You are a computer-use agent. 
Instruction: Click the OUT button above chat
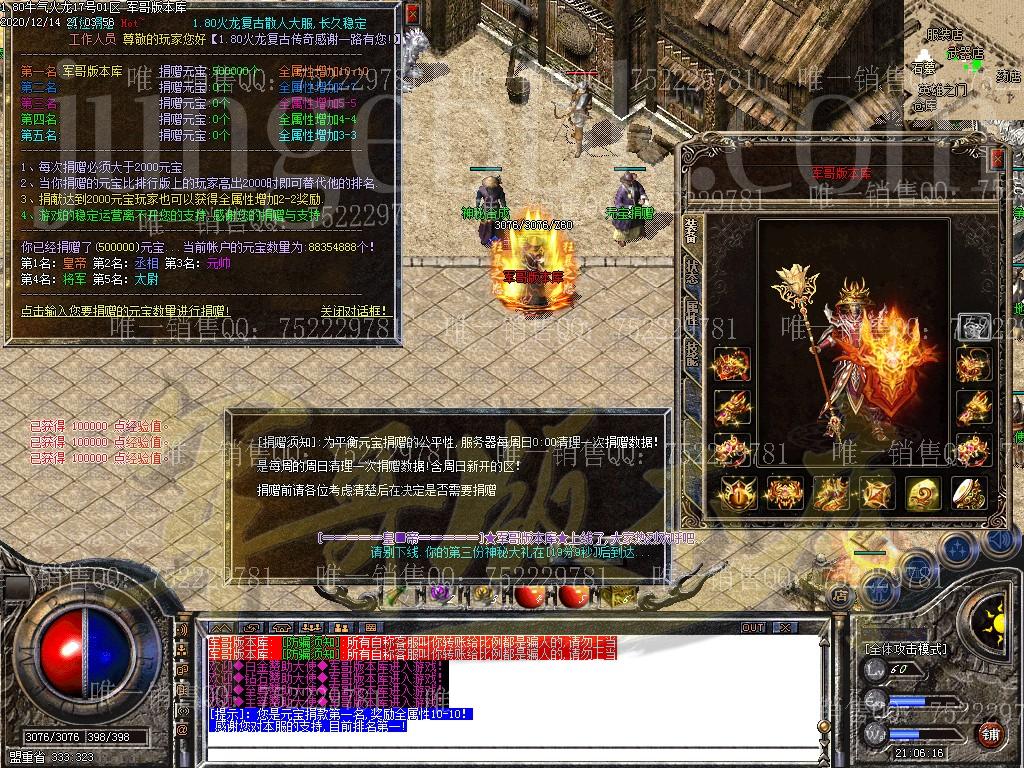(752, 628)
